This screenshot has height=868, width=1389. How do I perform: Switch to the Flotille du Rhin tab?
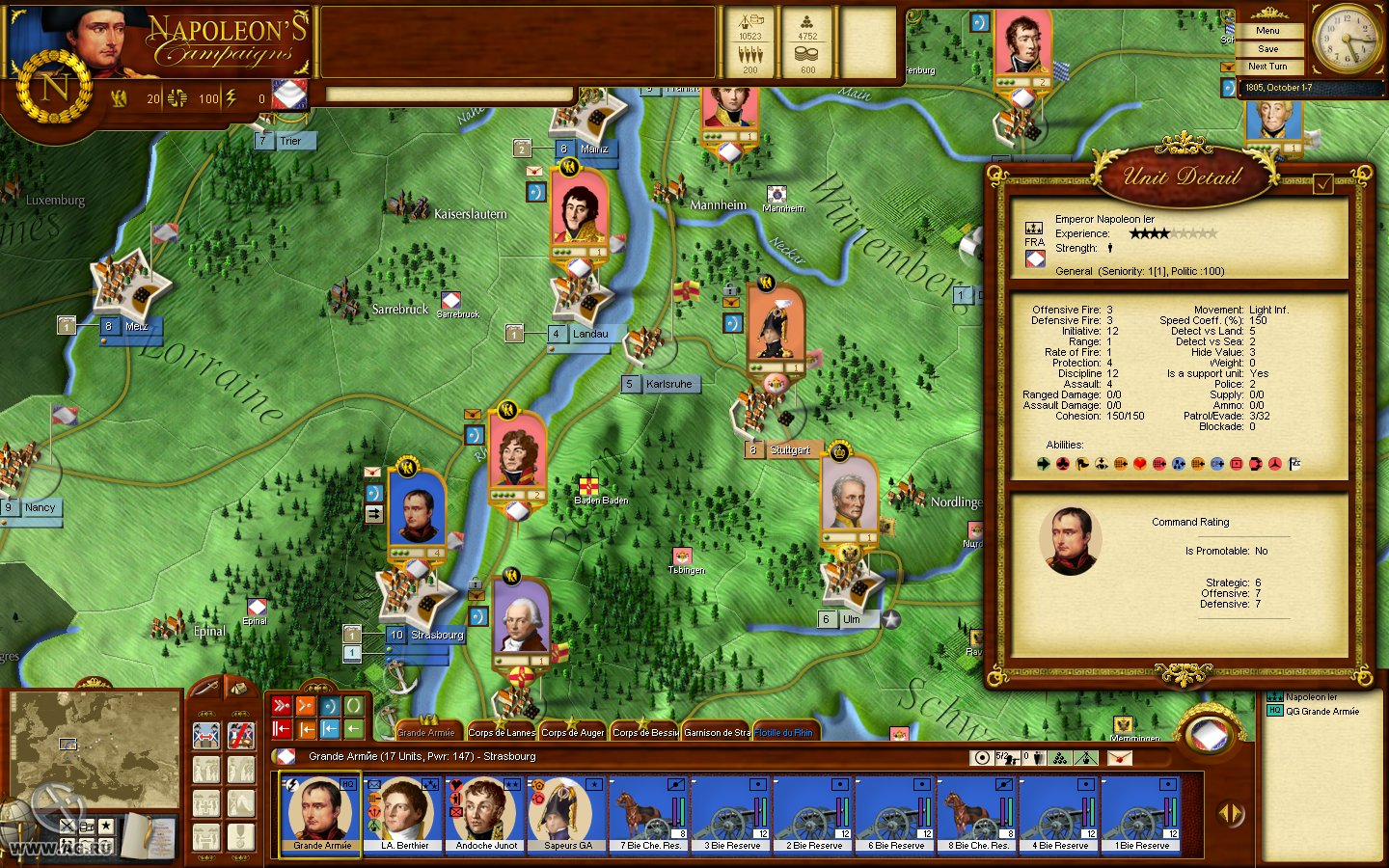point(785,732)
